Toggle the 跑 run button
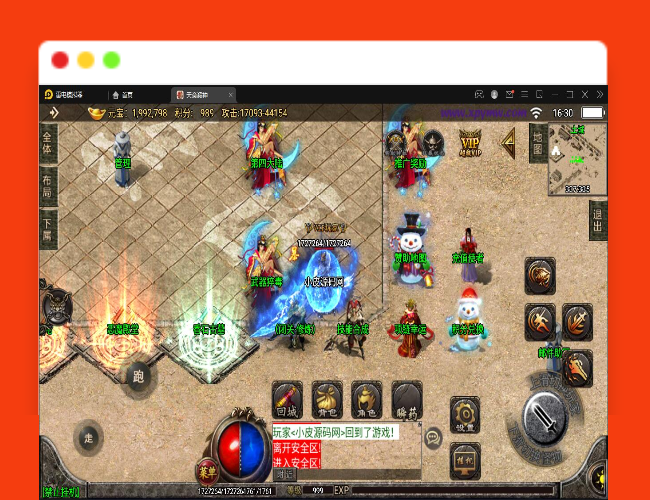The width and height of the screenshot is (650, 500). (137, 377)
